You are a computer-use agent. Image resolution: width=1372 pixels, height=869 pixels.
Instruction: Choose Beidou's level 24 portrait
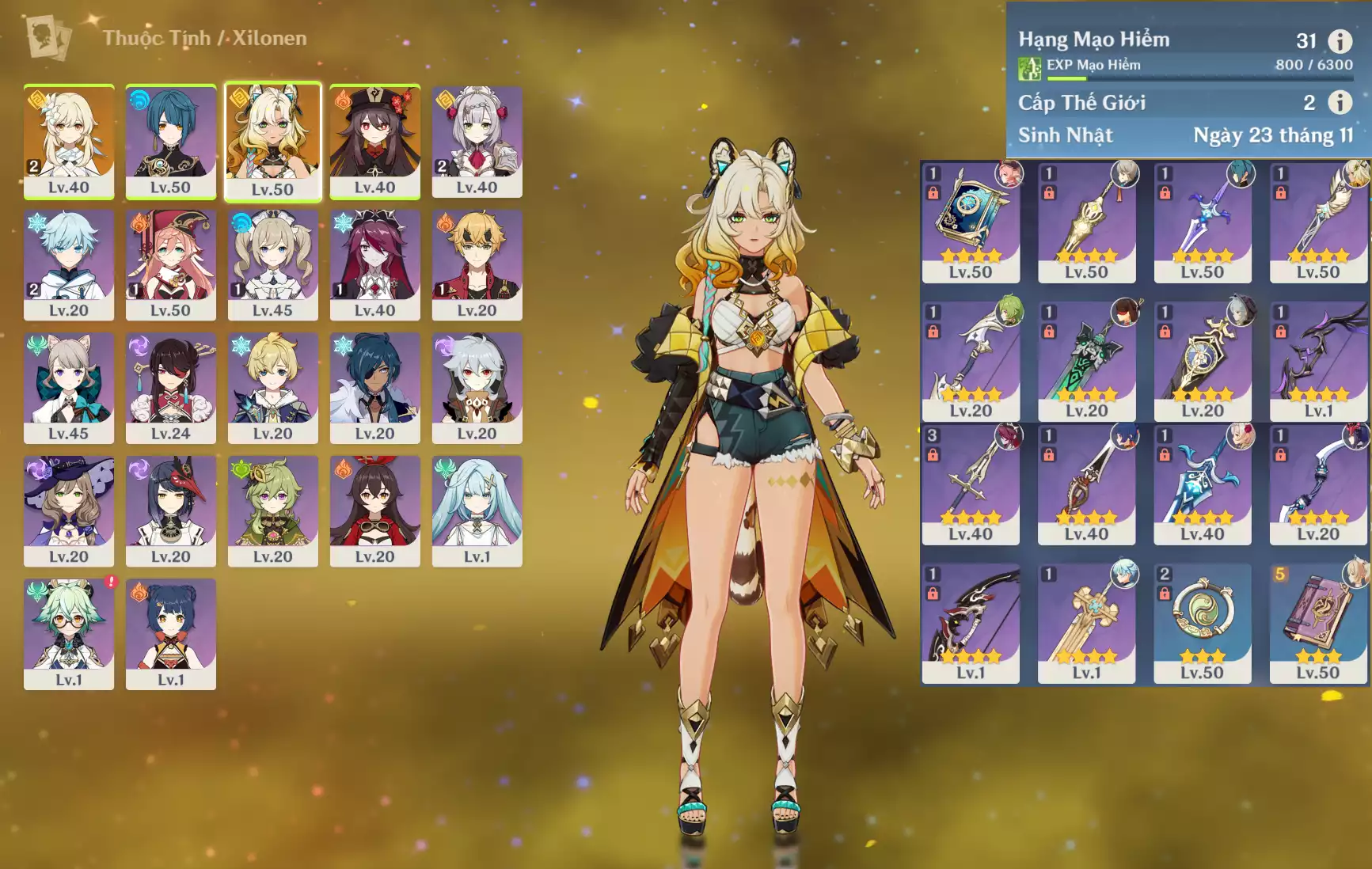coord(170,388)
